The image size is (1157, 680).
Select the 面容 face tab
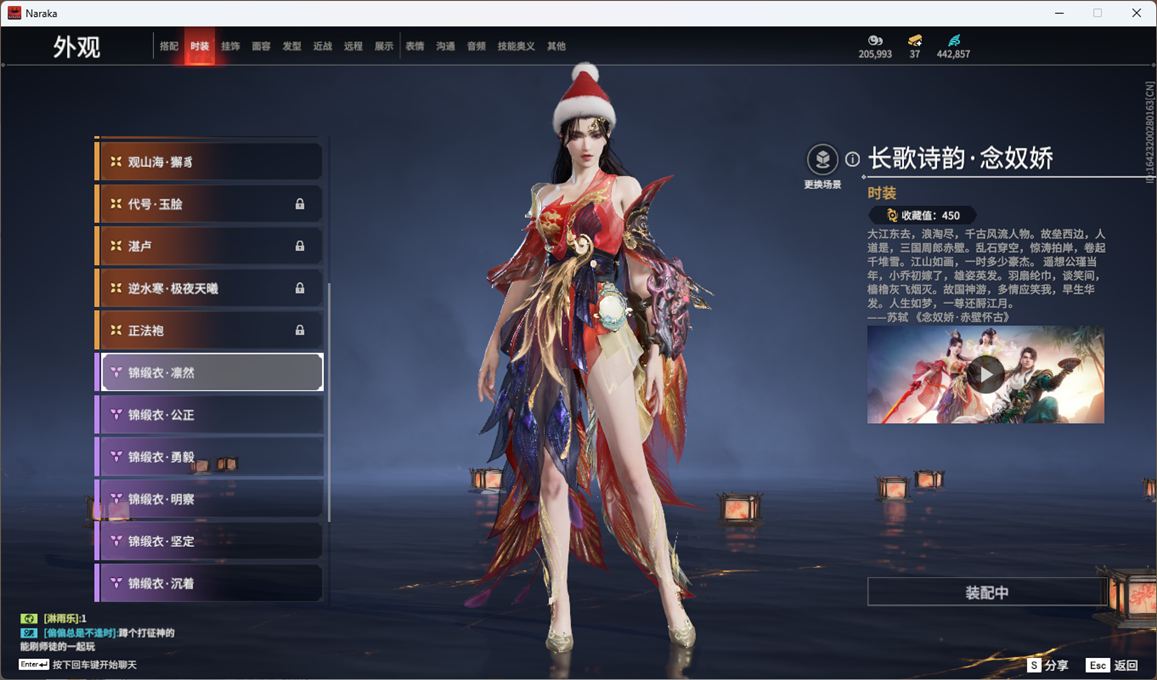coord(261,46)
